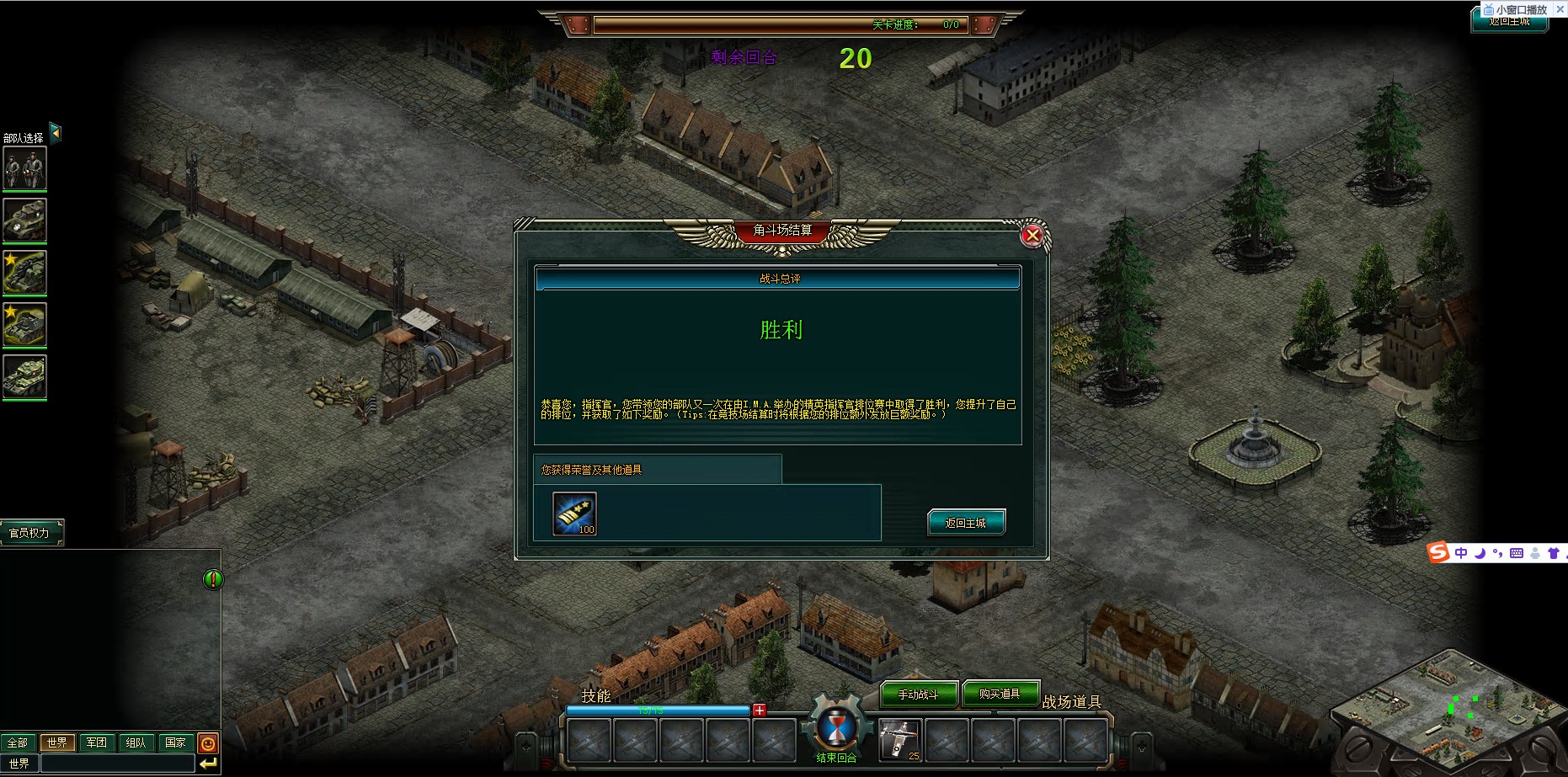Select the infantry squad unit

tap(24, 168)
